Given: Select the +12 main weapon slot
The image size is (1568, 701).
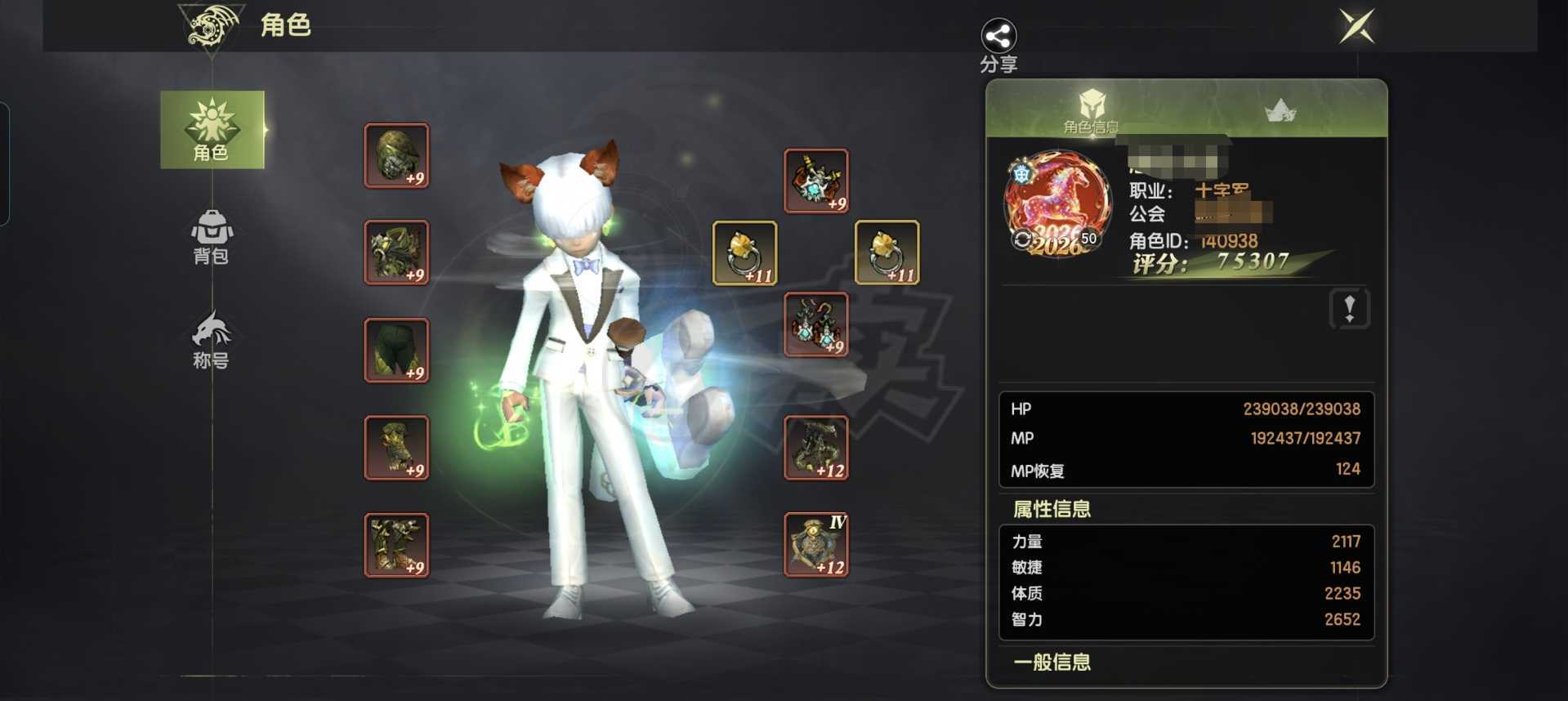Looking at the screenshot, I should click(815, 447).
